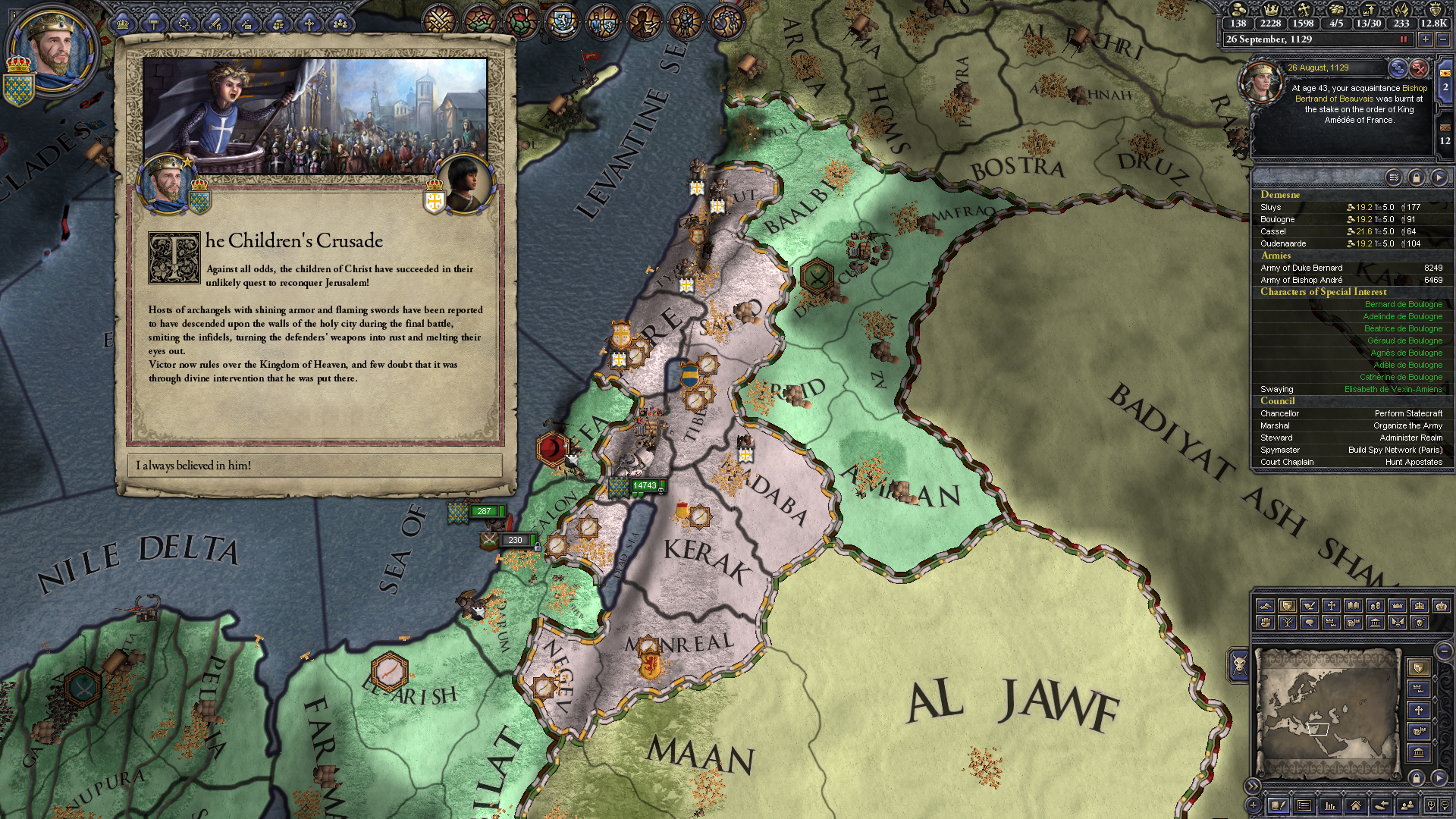Screen dimensions: 1456x819
Task: Choose the reply "I always believed in him!"
Action: coord(315,466)
